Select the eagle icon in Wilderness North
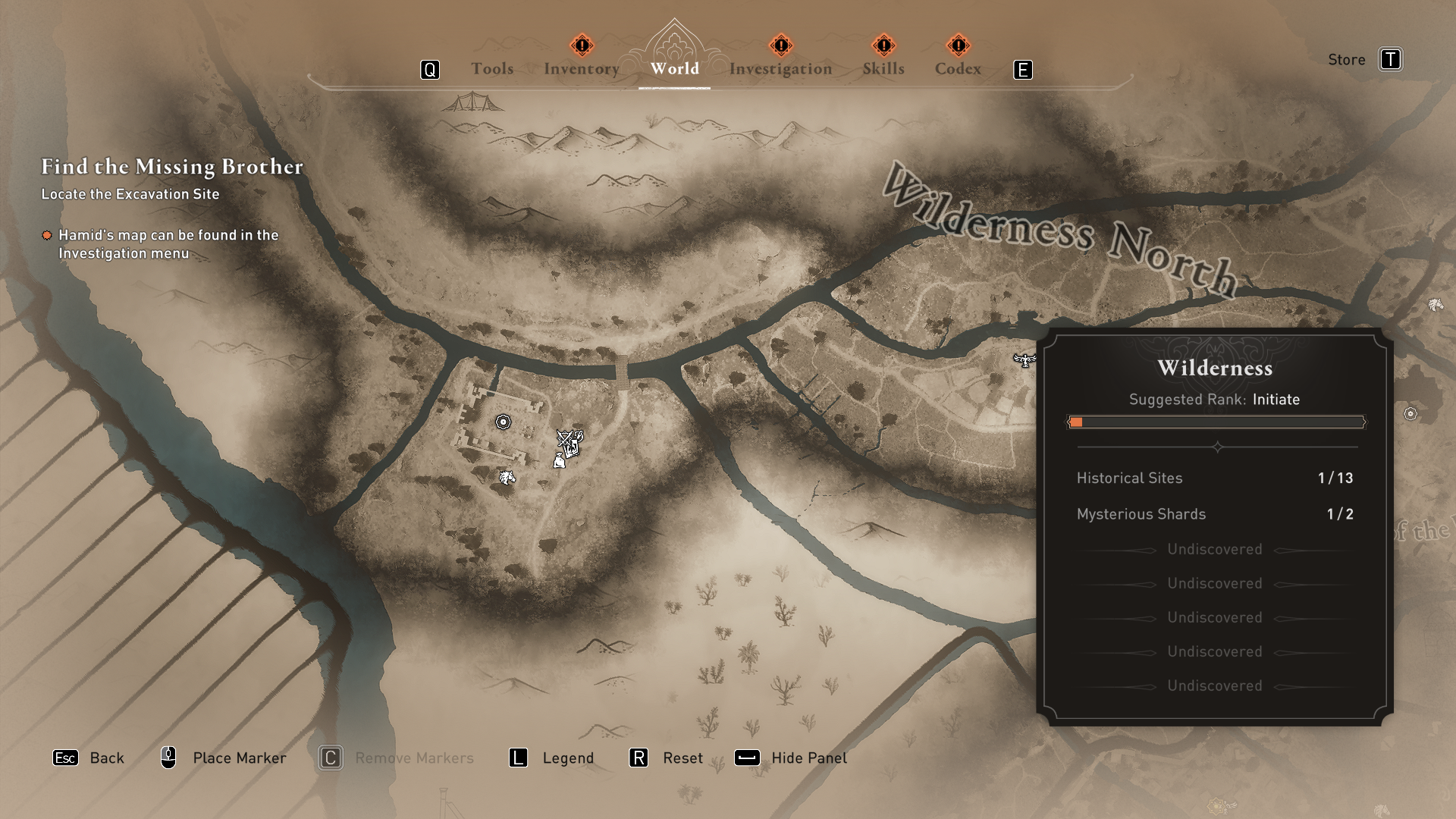The image size is (1456, 819). click(x=1025, y=361)
